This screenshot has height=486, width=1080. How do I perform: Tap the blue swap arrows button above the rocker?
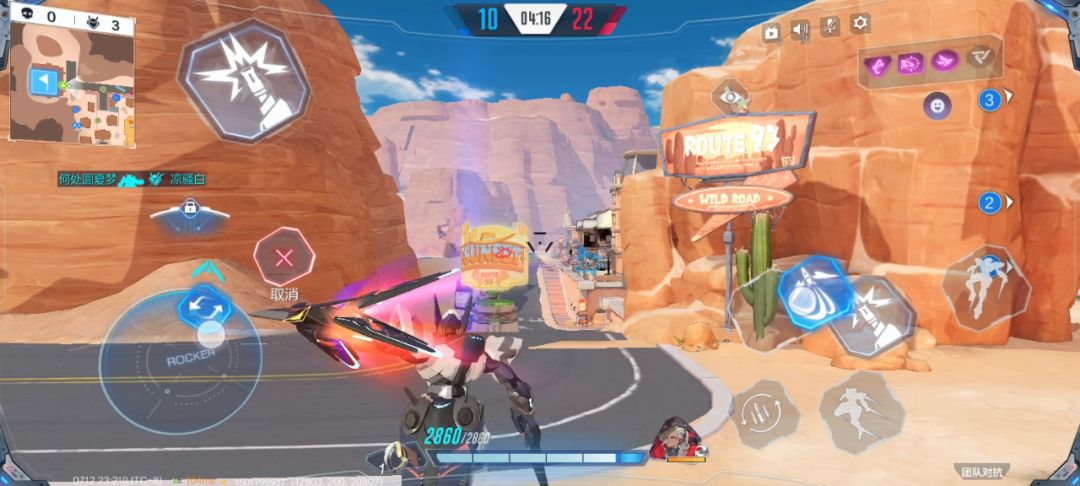coord(204,303)
